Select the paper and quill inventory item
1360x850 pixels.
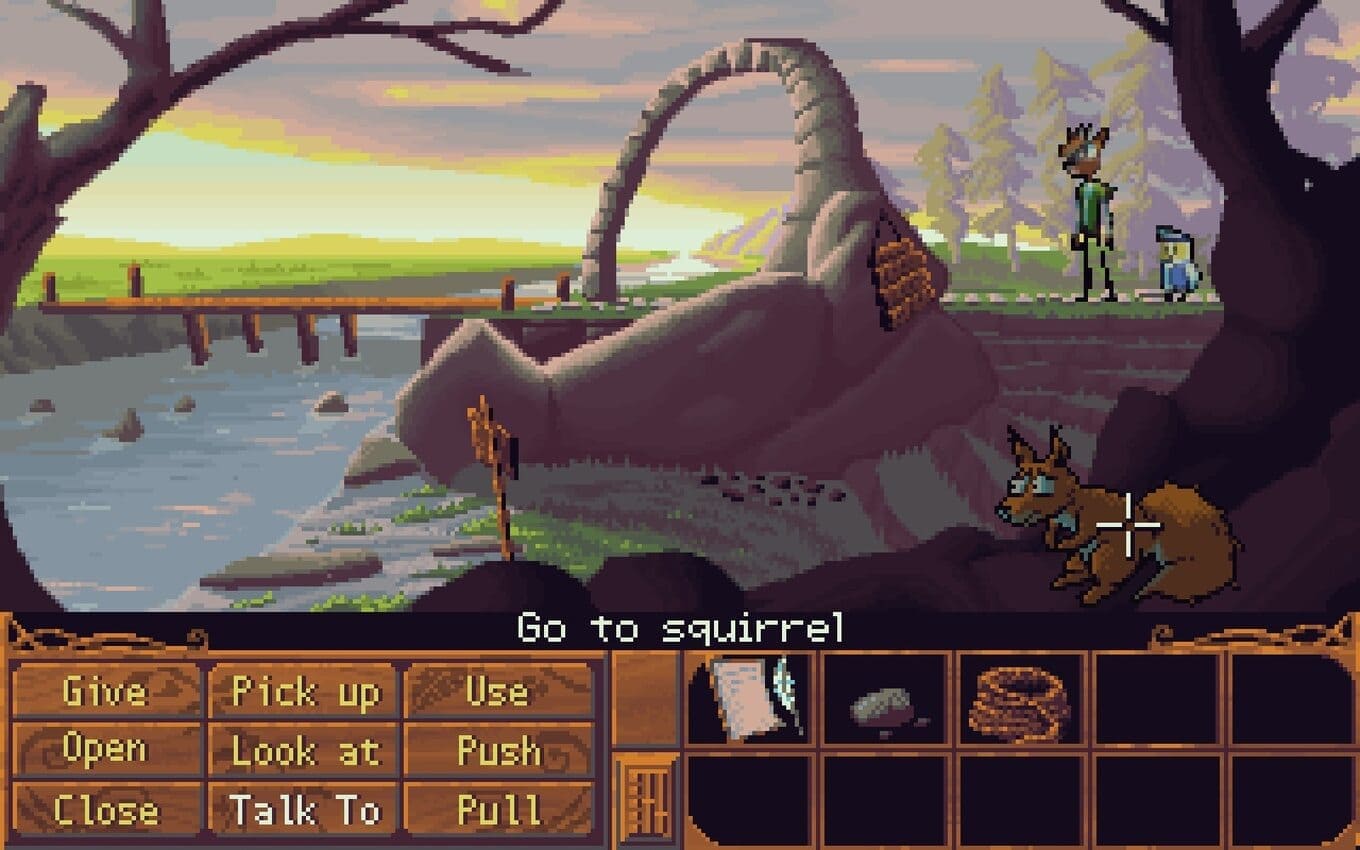pos(752,698)
